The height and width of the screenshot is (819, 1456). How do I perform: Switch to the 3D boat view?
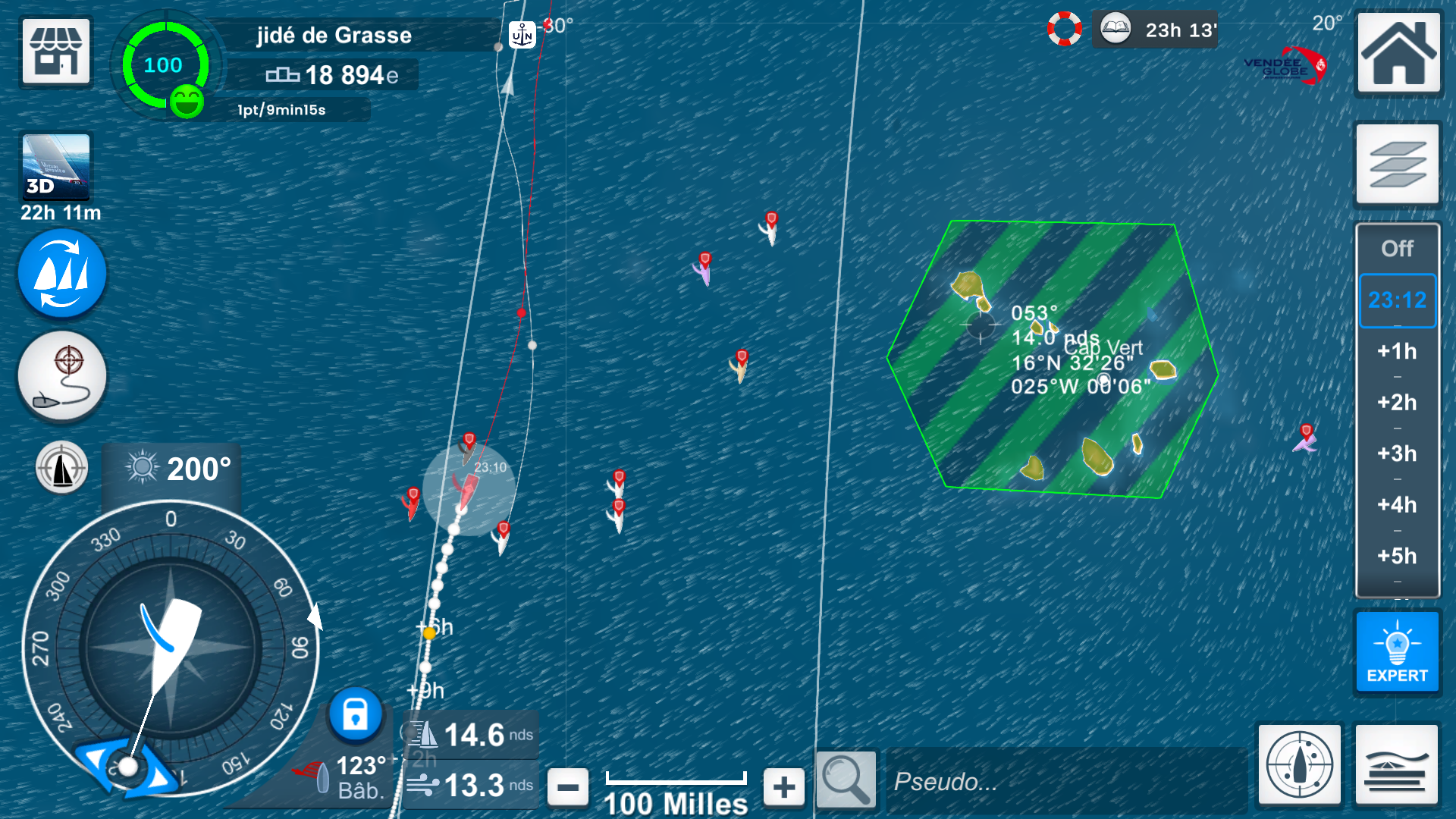(x=56, y=167)
